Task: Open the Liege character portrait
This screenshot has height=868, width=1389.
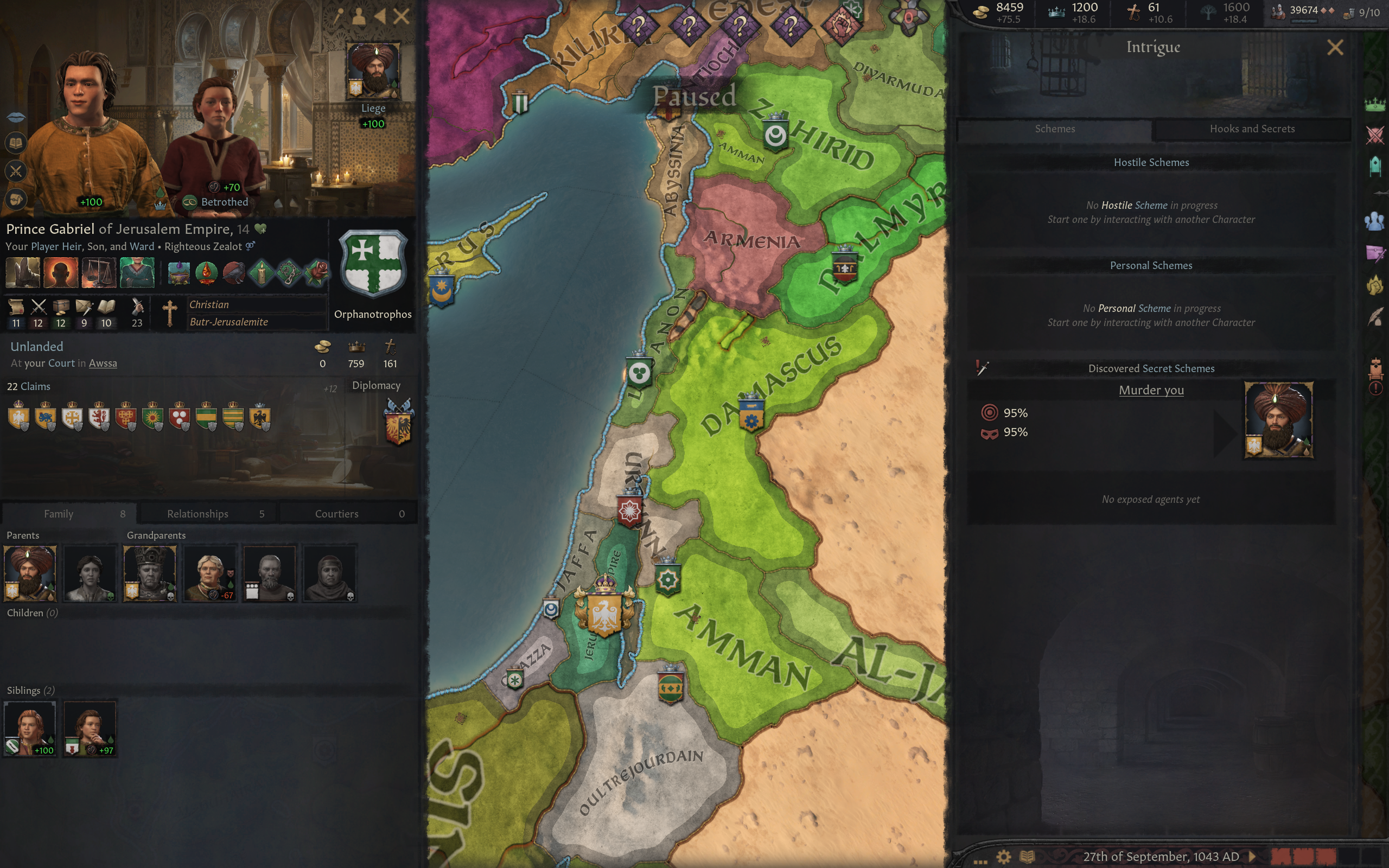Action: tap(373, 70)
